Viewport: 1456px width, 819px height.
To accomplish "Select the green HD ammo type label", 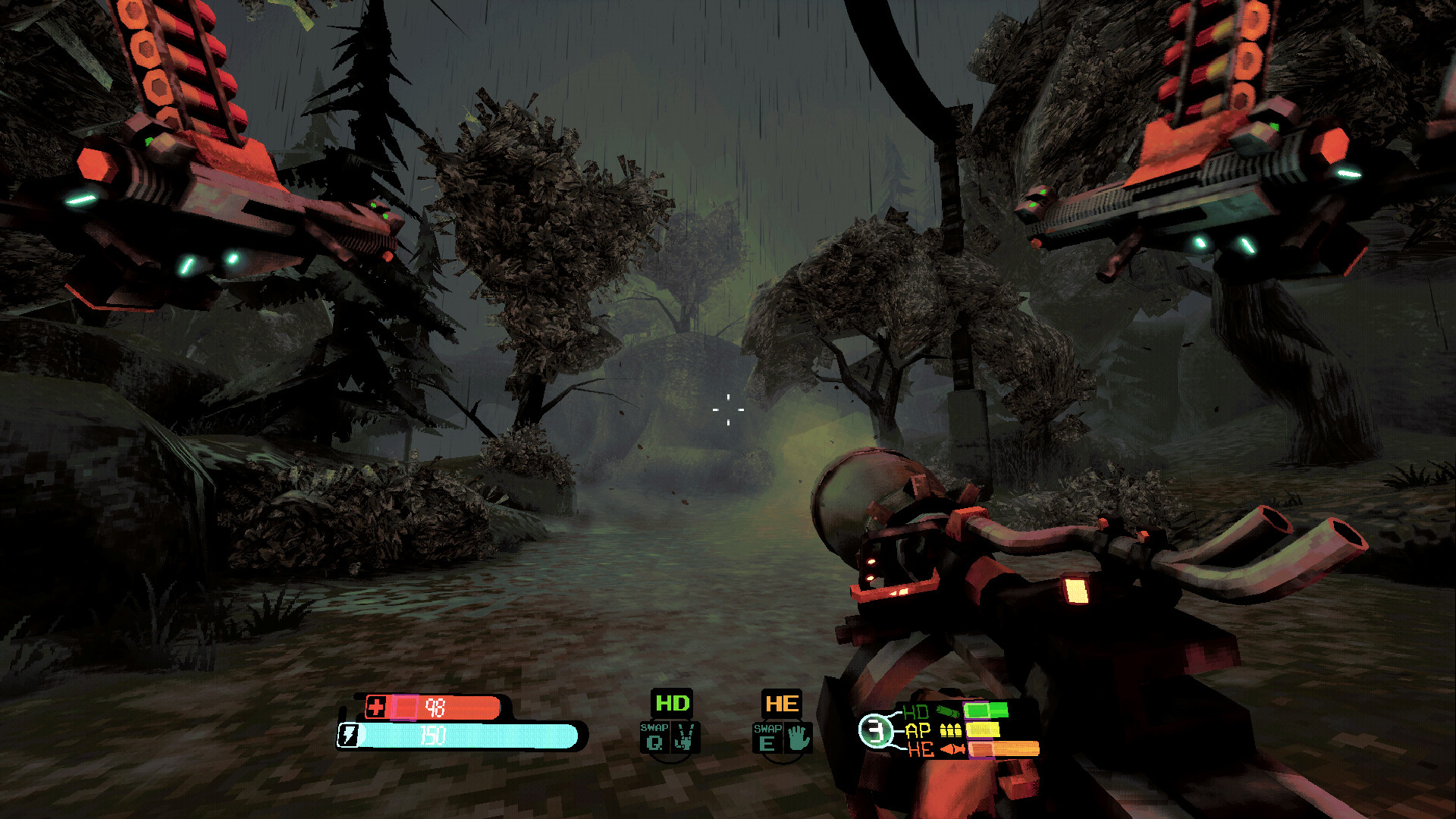I will click(x=672, y=703).
